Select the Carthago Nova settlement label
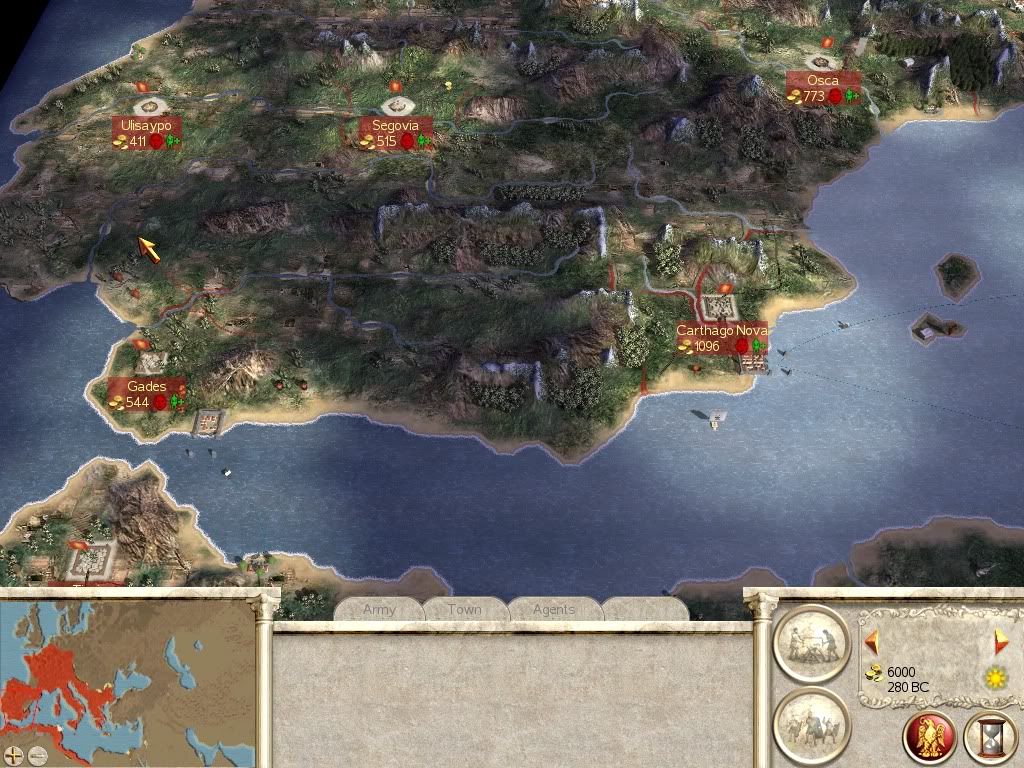 [x=721, y=338]
